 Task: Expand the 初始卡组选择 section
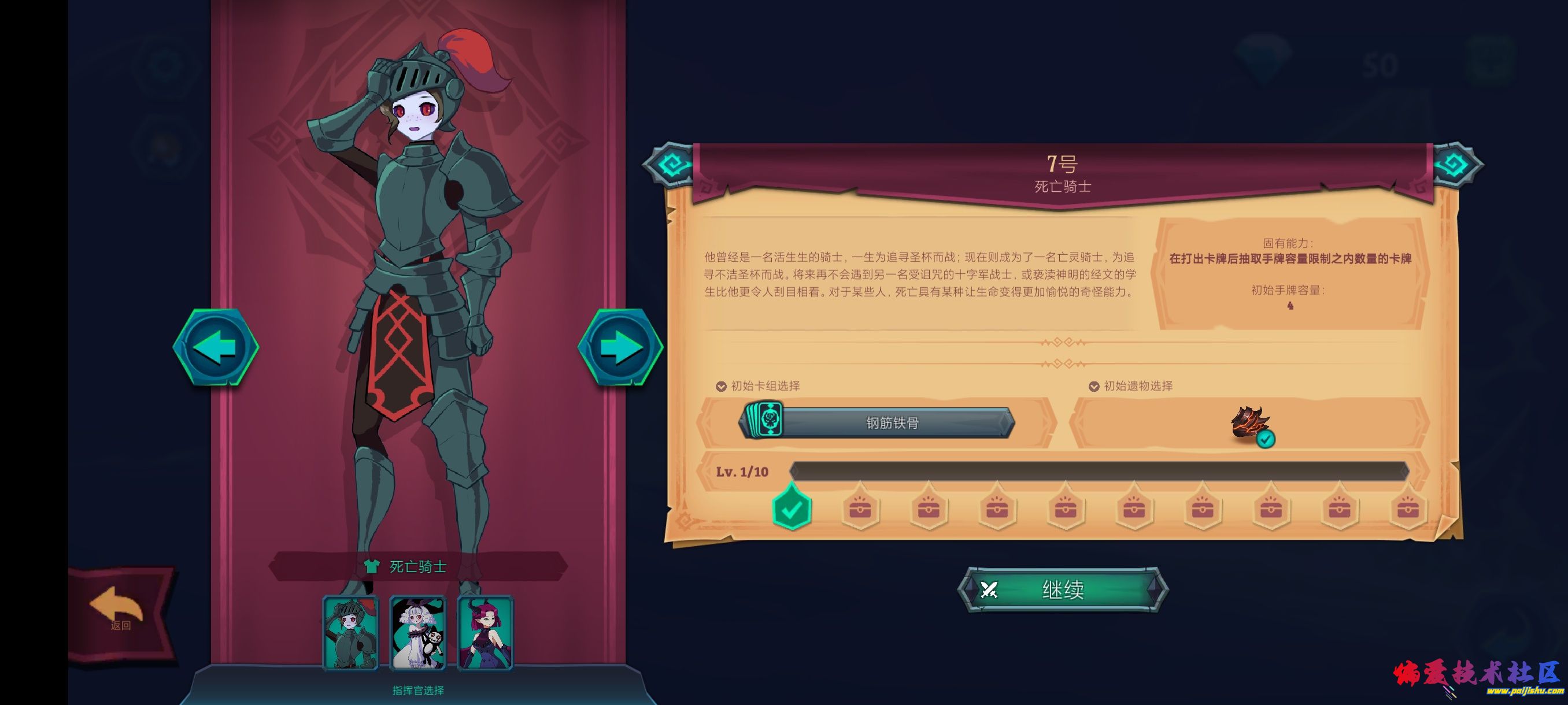pyautogui.click(x=759, y=386)
